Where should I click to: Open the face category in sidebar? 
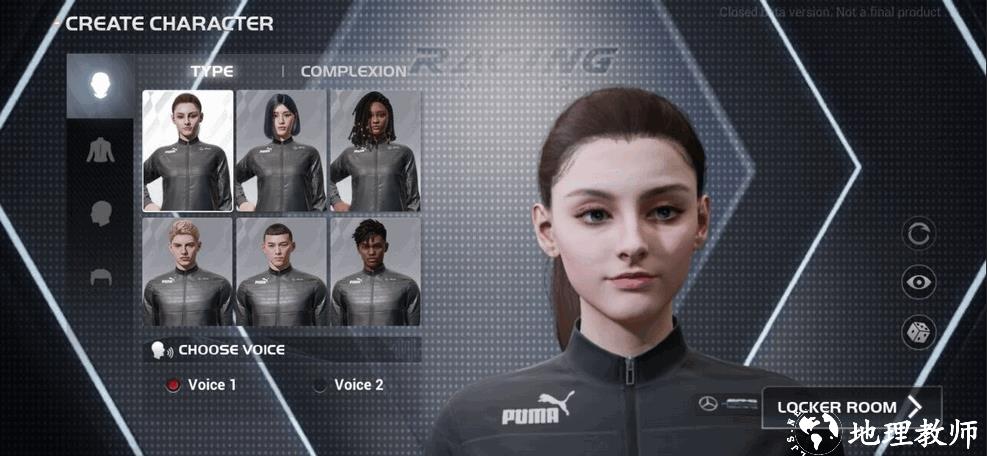pos(100,85)
